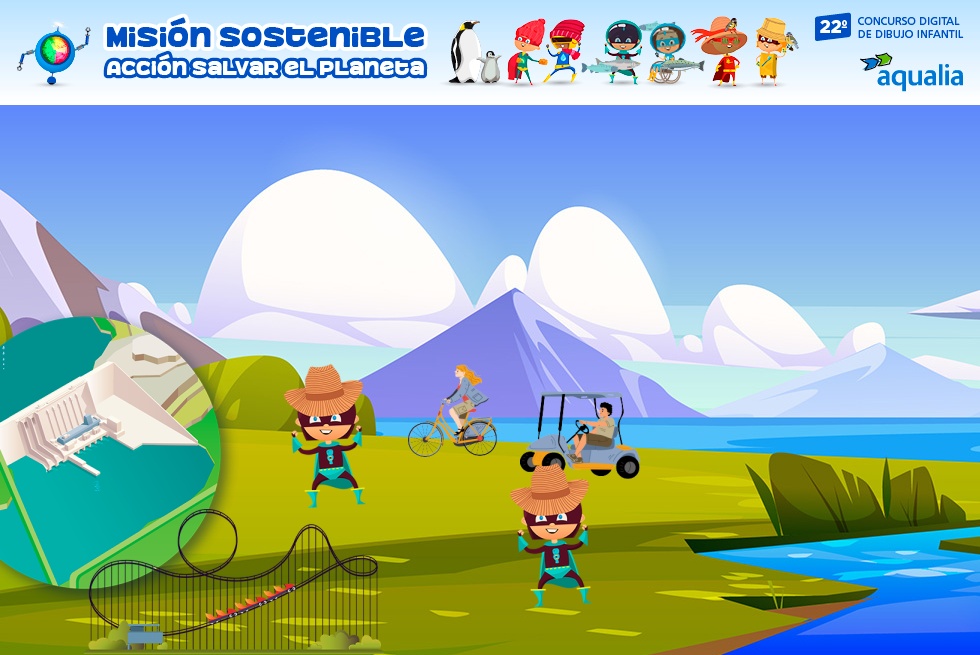Click the Misión Sostenible title logo
This screenshot has width=980, height=655.
click(264, 52)
